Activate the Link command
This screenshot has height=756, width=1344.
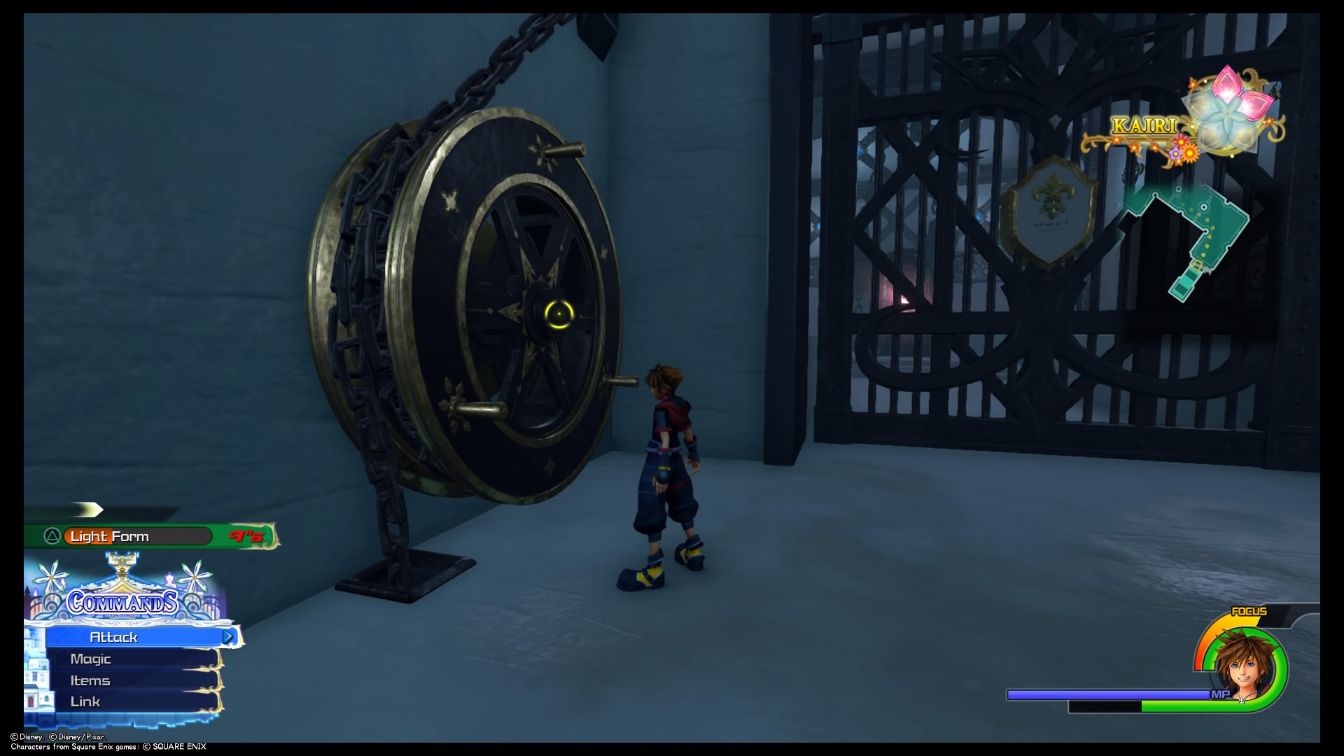point(85,700)
